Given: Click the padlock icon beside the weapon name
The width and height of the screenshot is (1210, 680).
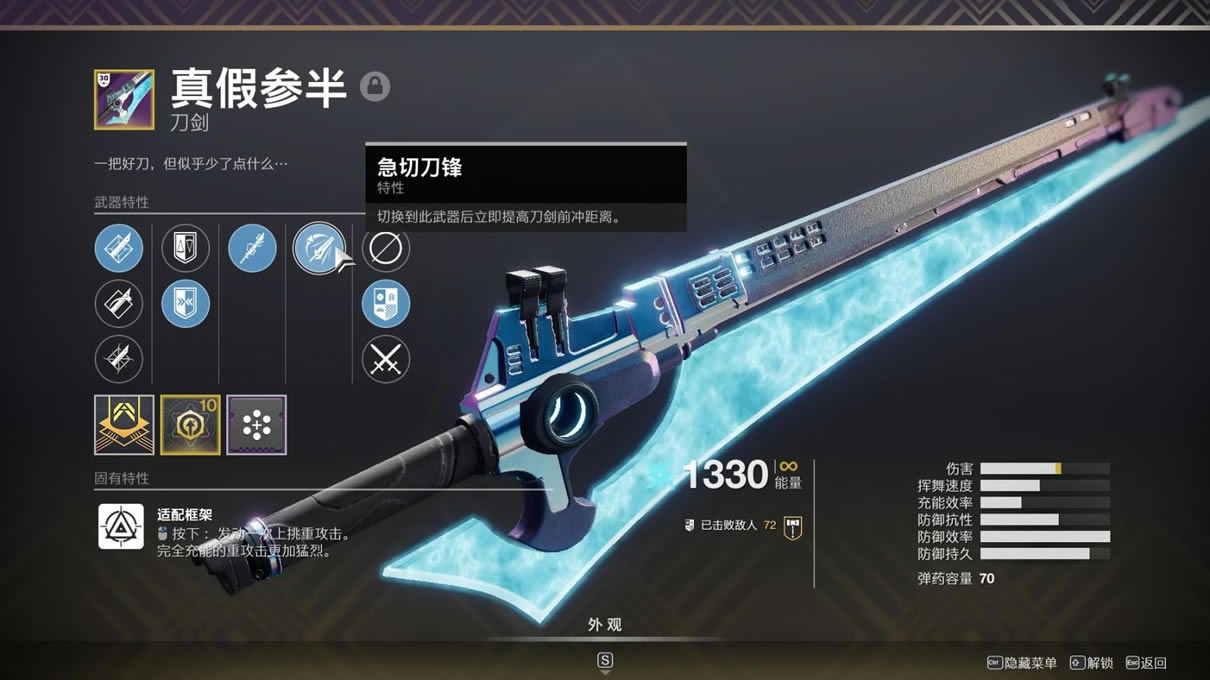Looking at the screenshot, I should 375,86.
